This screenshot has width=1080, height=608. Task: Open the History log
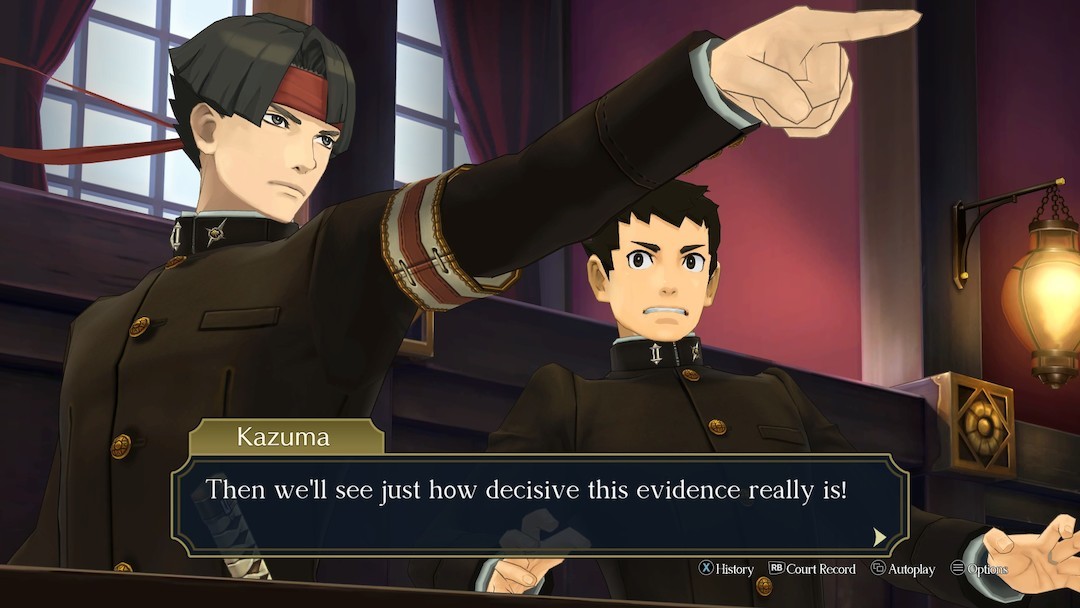pos(726,569)
